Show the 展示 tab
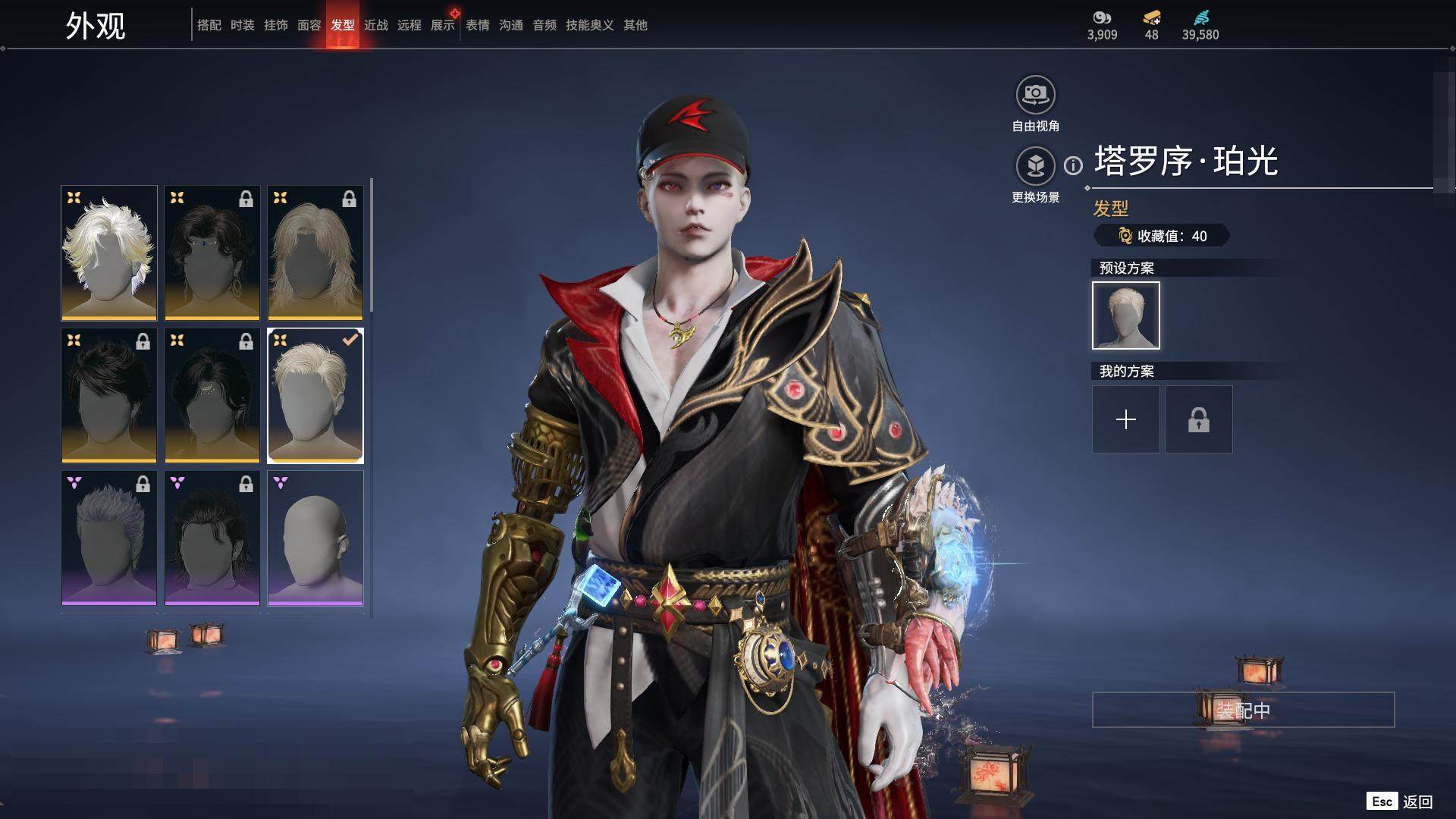 click(x=442, y=25)
